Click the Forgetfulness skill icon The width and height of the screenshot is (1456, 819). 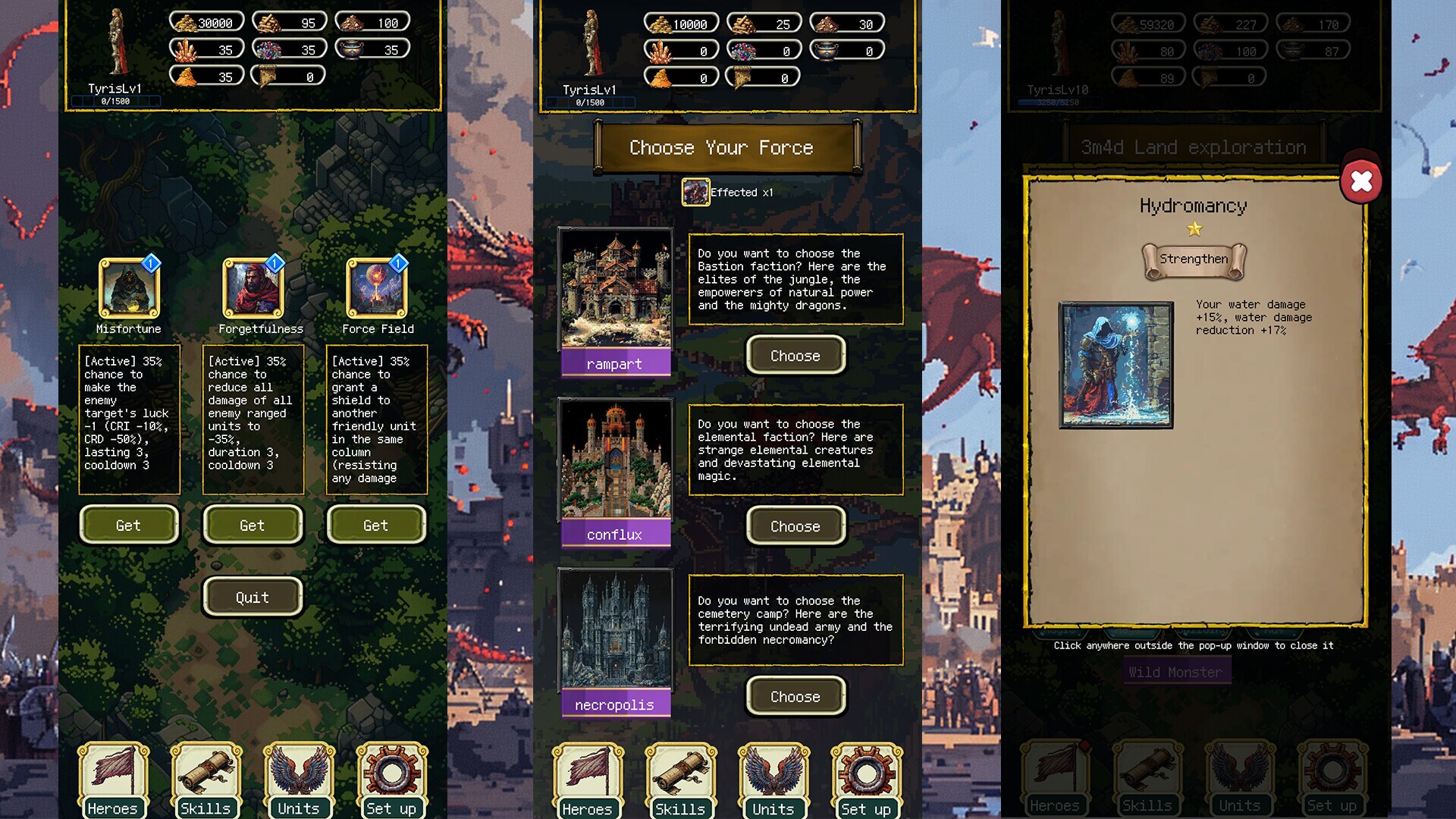coord(252,290)
